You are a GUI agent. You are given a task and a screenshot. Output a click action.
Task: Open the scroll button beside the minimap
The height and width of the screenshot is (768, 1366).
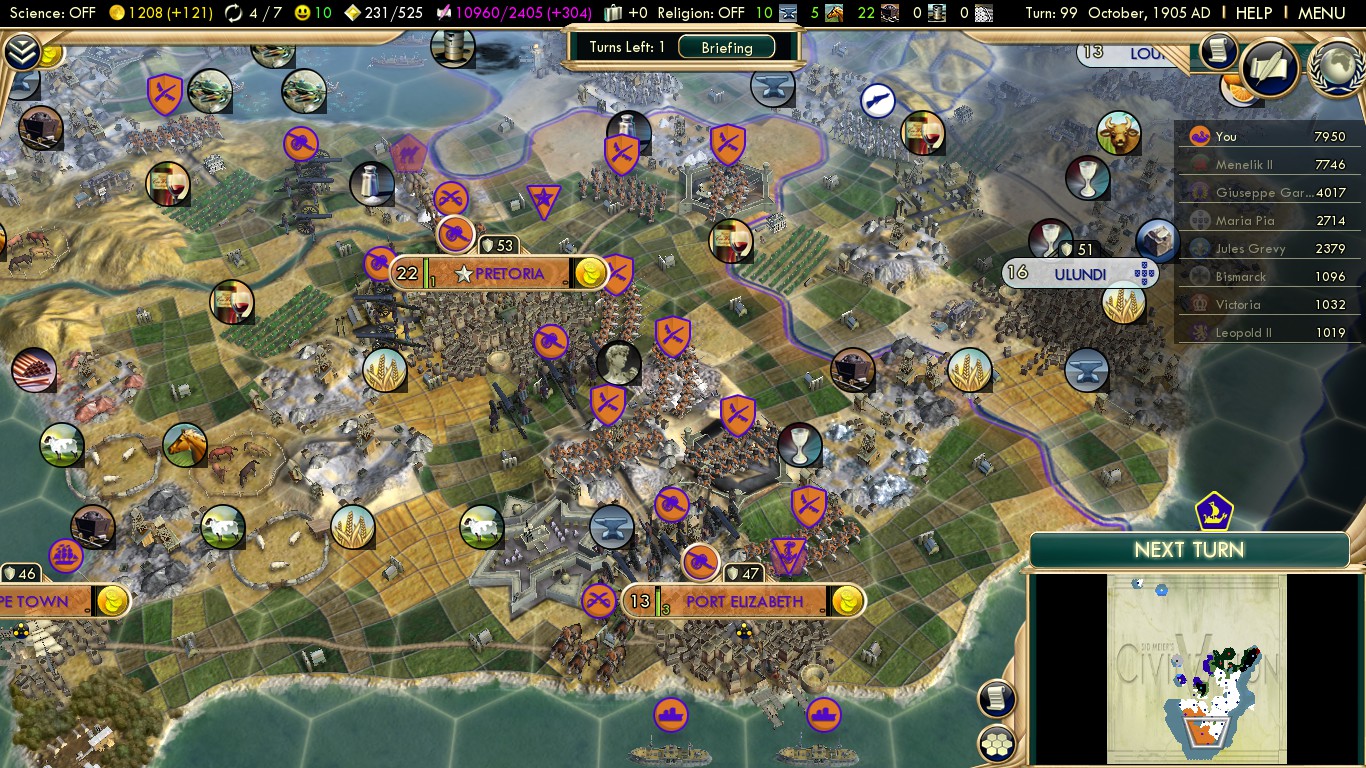point(998,698)
